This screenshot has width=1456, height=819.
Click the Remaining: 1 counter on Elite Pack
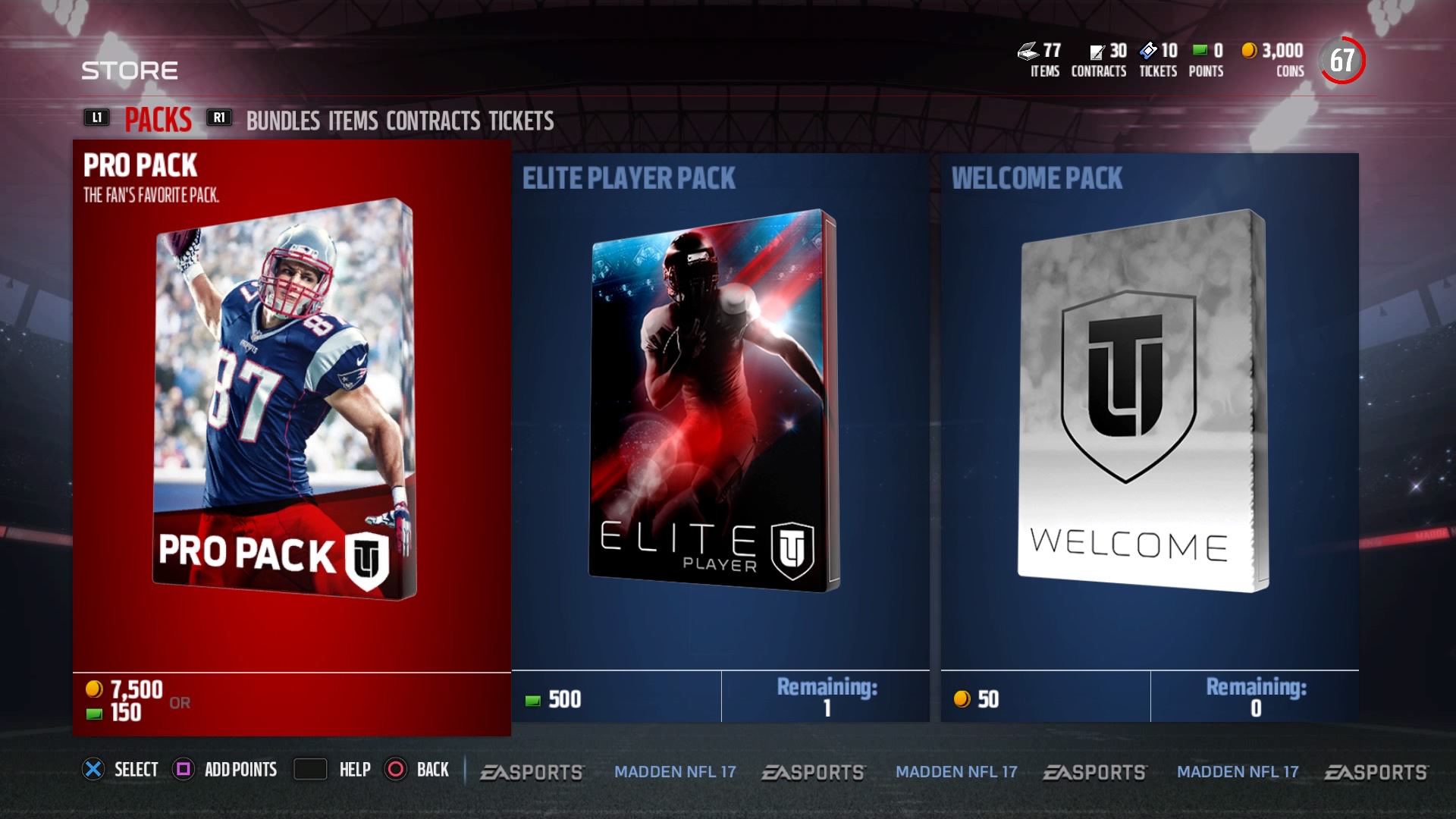(827, 696)
